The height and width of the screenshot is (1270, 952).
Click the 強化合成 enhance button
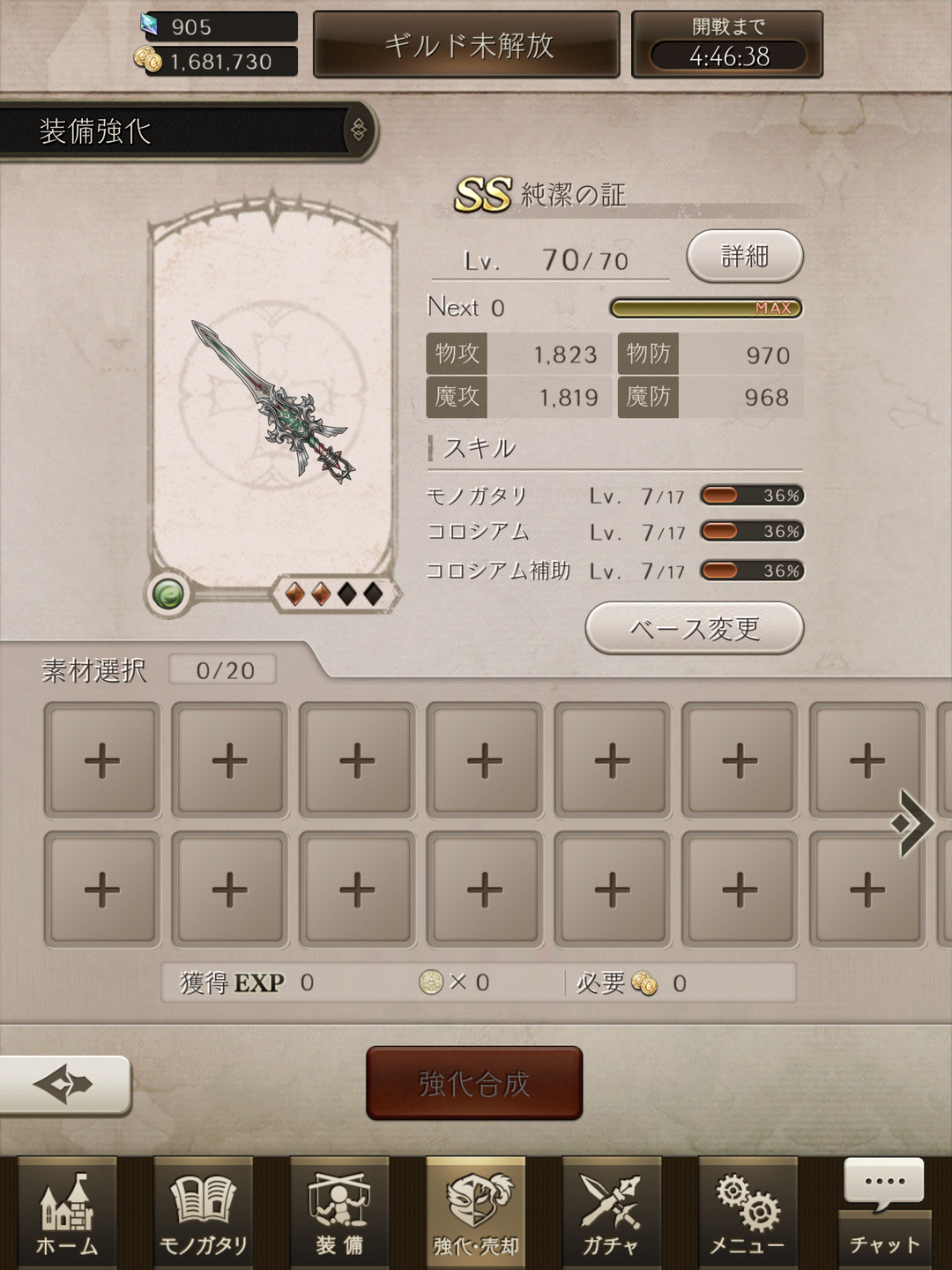(x=474, y=1083)
